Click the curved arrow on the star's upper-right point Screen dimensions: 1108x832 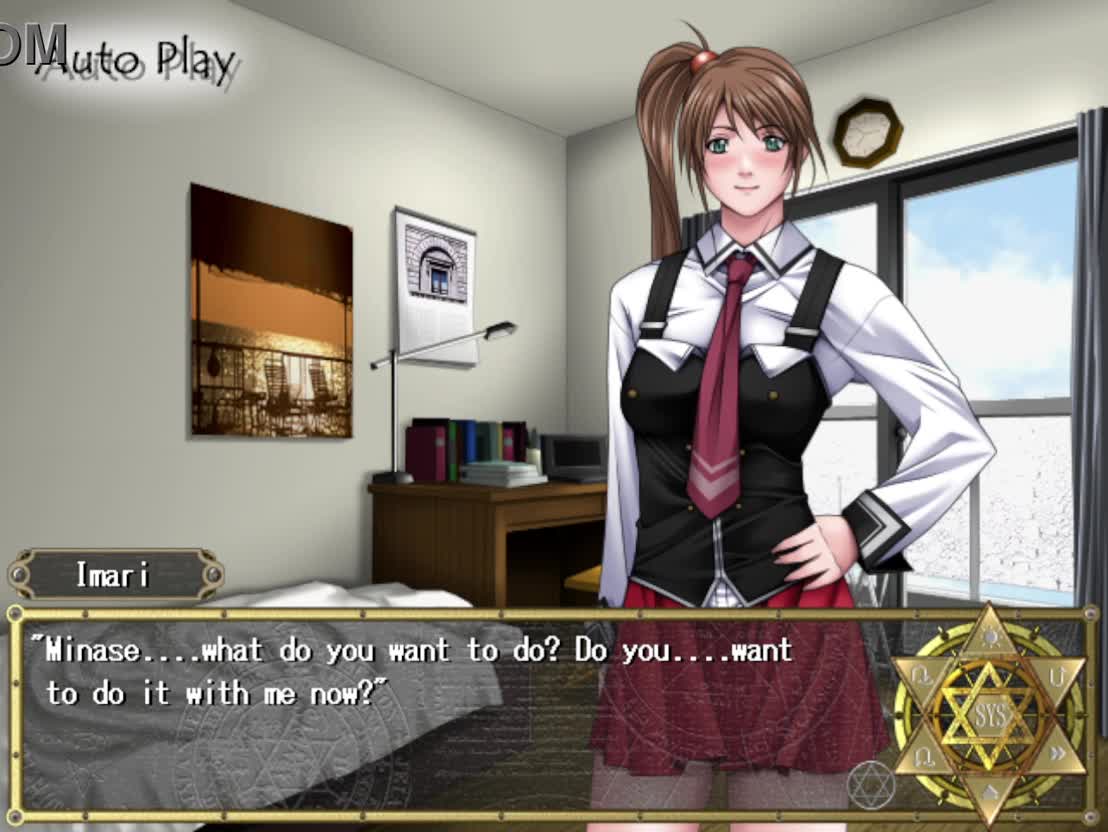[1056, 676]
